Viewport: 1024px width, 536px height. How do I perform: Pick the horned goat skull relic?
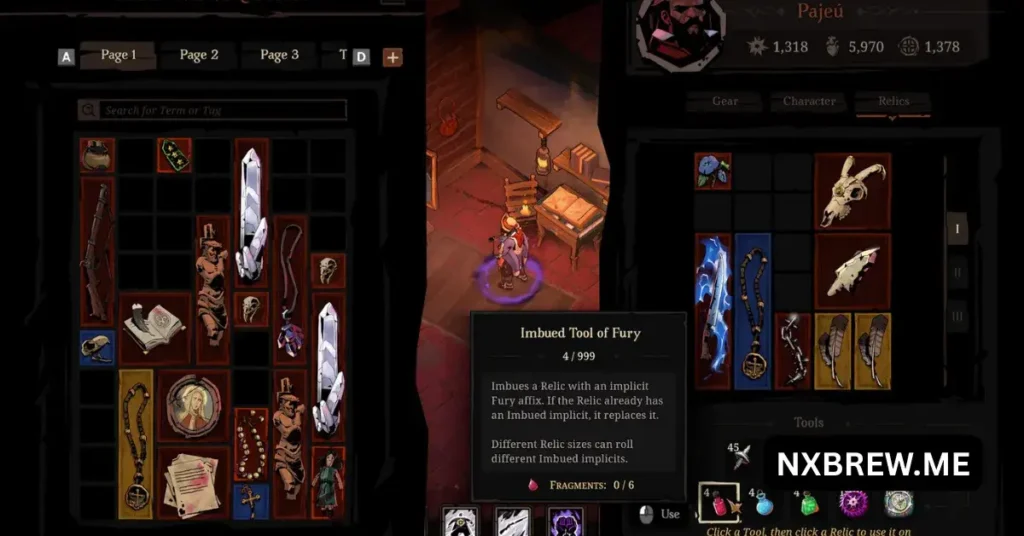tap(852, 190)
